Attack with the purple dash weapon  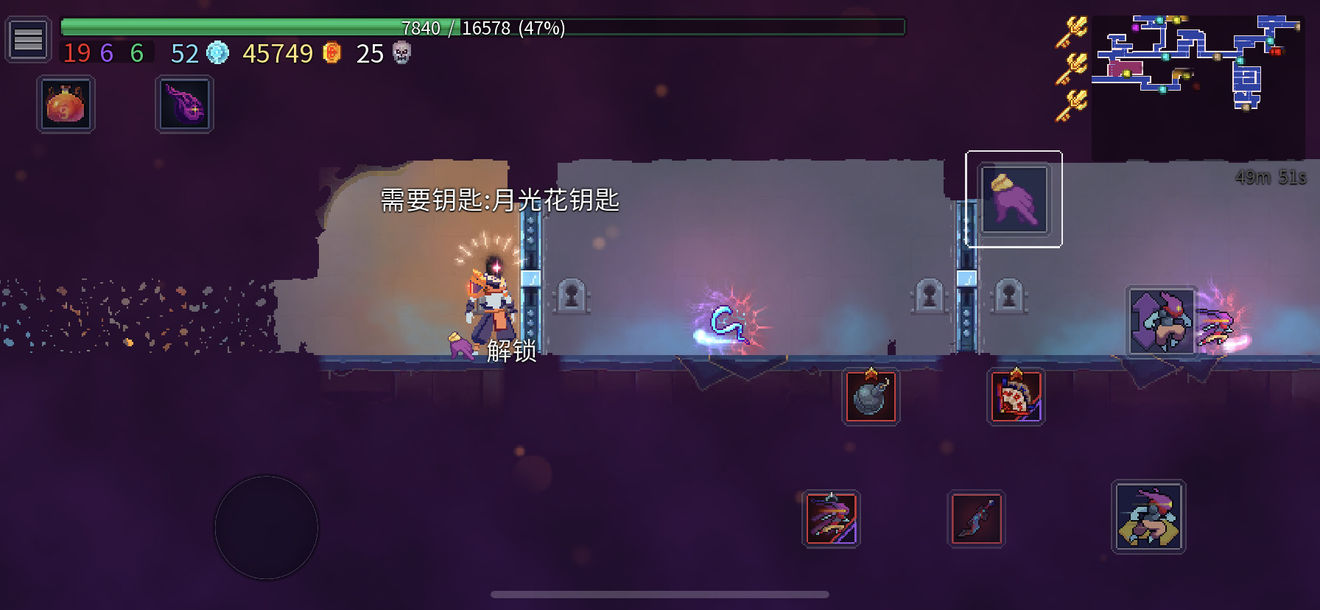click(x=831, y=518)
